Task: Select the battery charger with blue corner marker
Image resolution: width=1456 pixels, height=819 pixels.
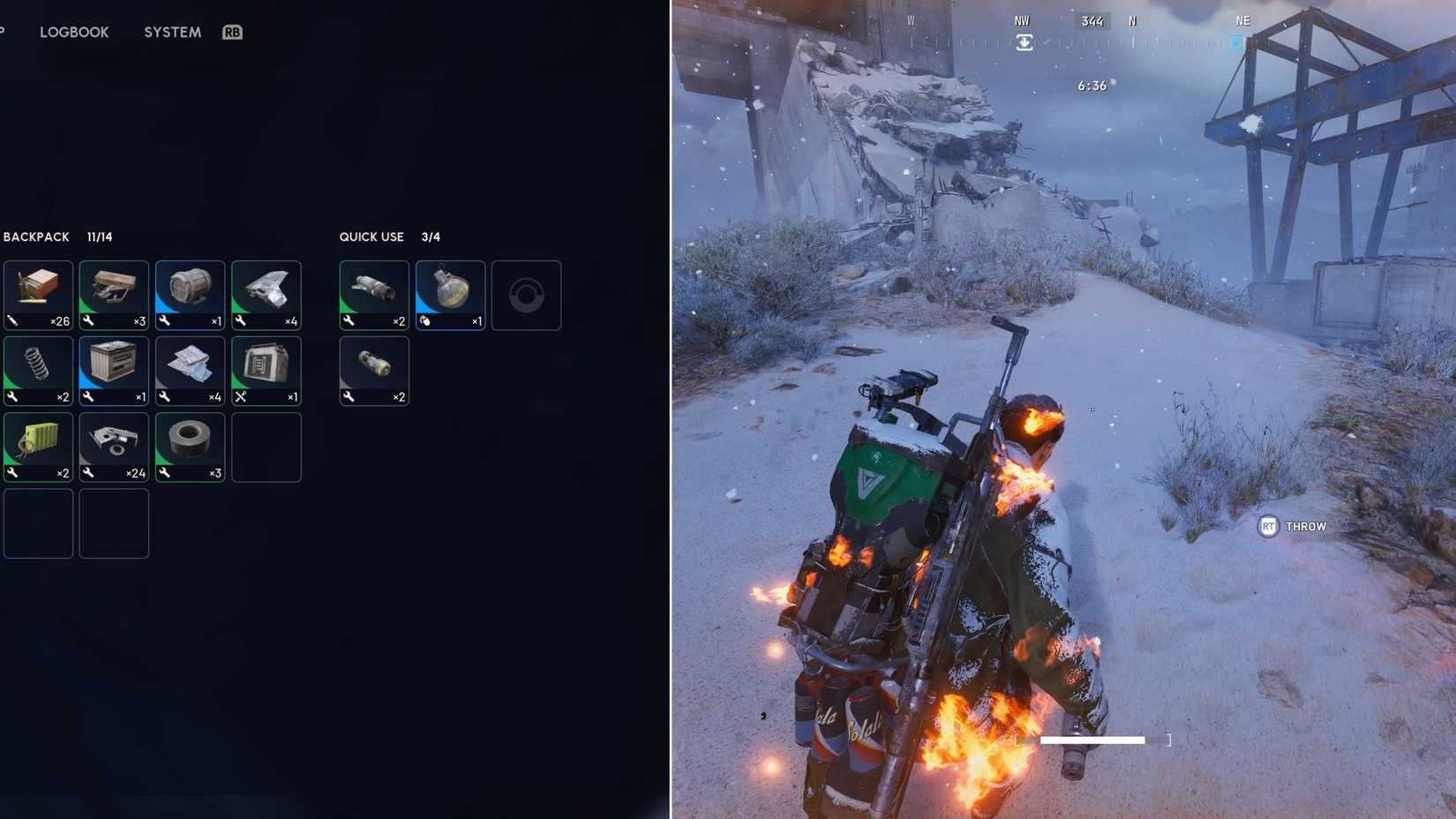Action: pos(113,370)
